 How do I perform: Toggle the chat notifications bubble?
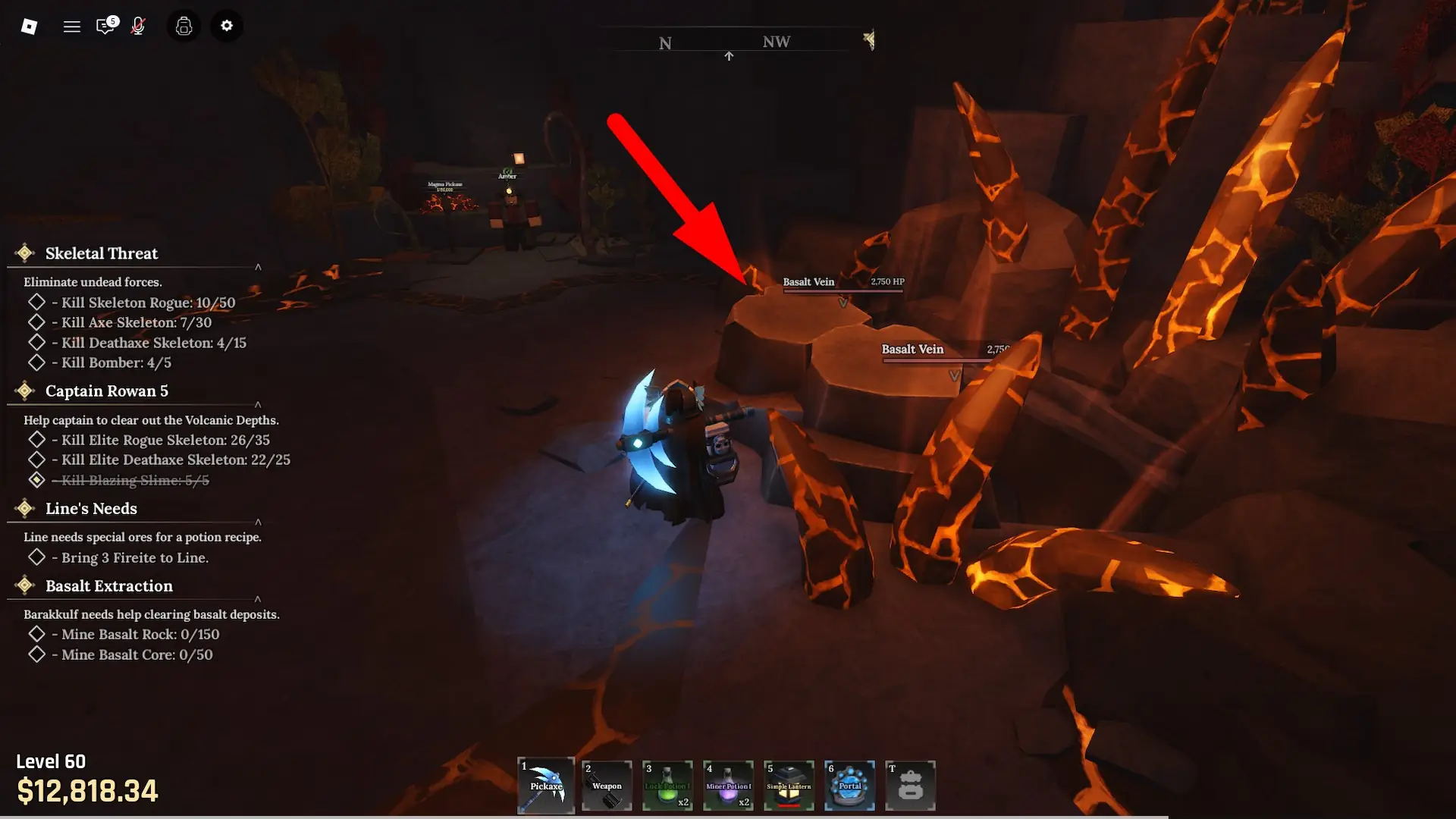pyautogui.click(x=105, y=25)
